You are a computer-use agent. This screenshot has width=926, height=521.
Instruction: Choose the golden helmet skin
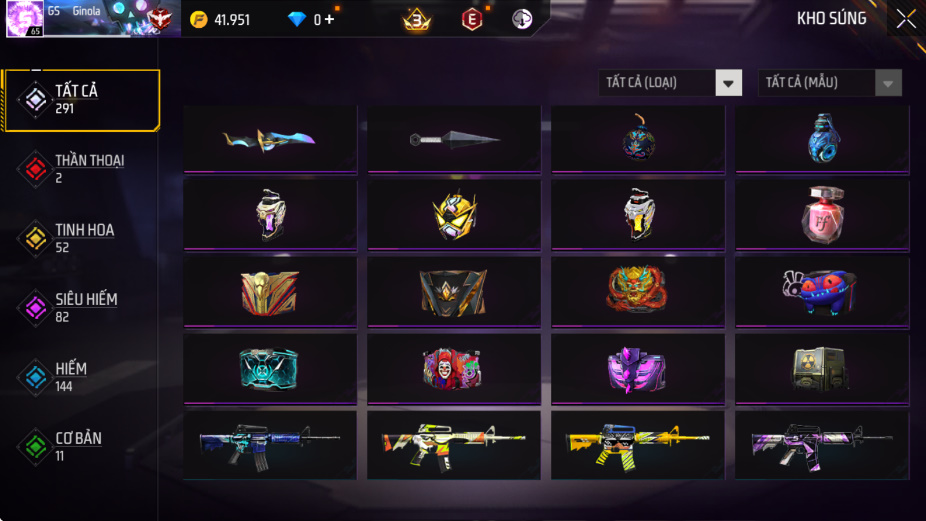pyautogui.click(x=454, y=215)
